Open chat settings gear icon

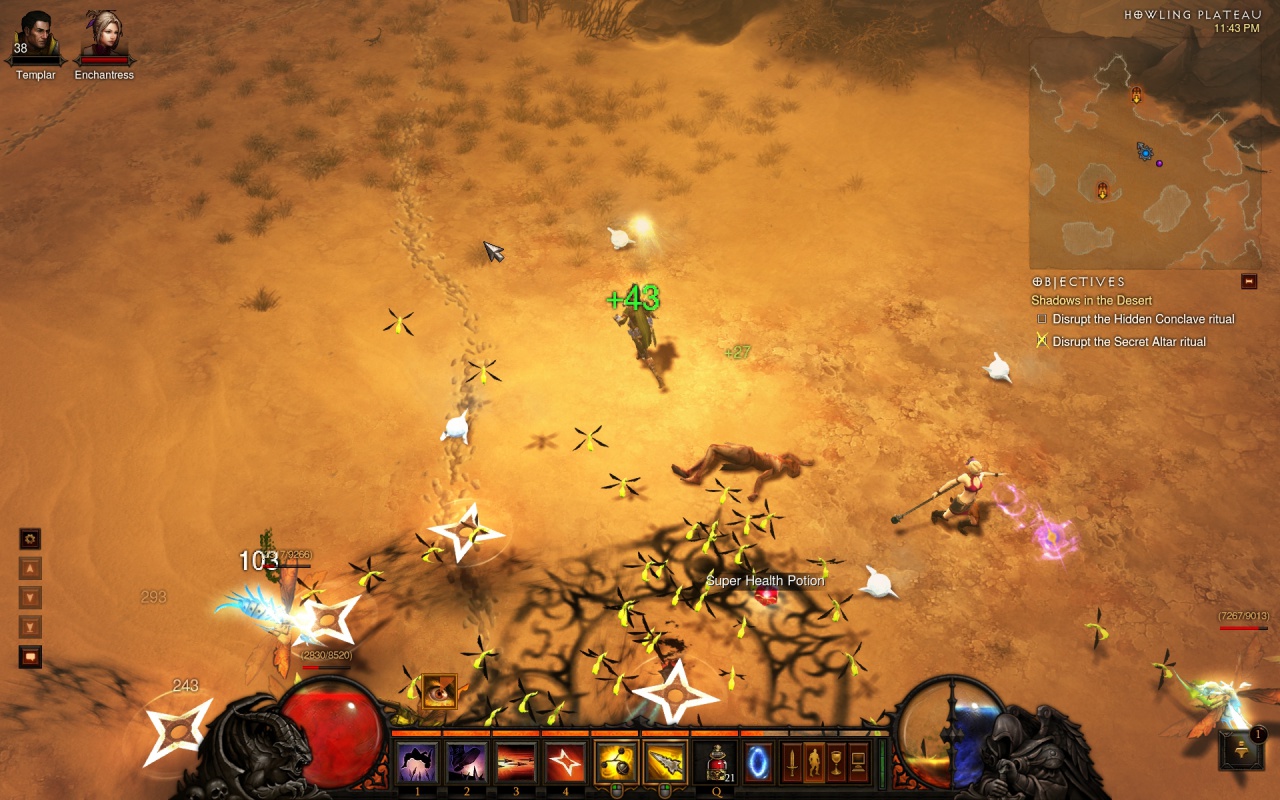[x=31, y=539]
